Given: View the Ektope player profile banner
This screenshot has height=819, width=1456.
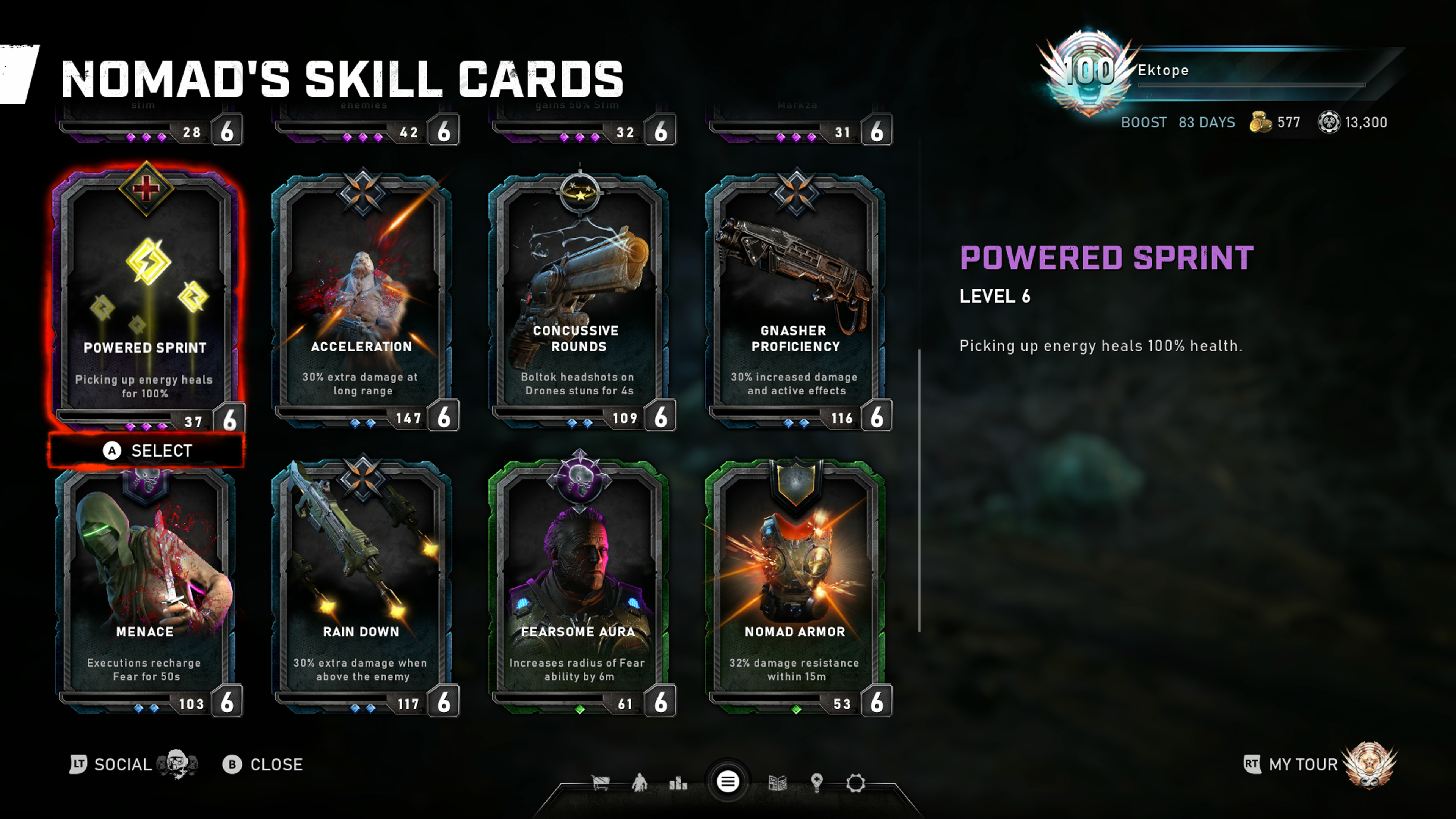Looking at the screenshot, I should point(1215,71).
